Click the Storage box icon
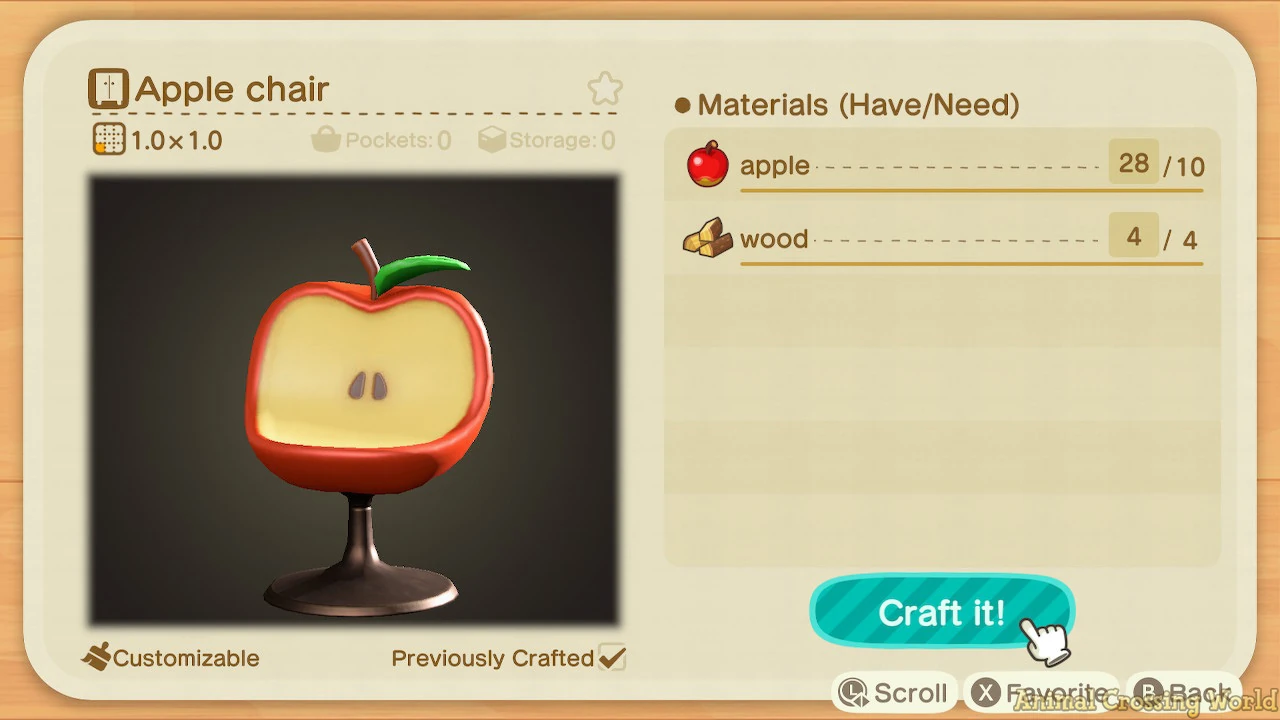The height and width of the screenshot is (720, 1280). 492,140
